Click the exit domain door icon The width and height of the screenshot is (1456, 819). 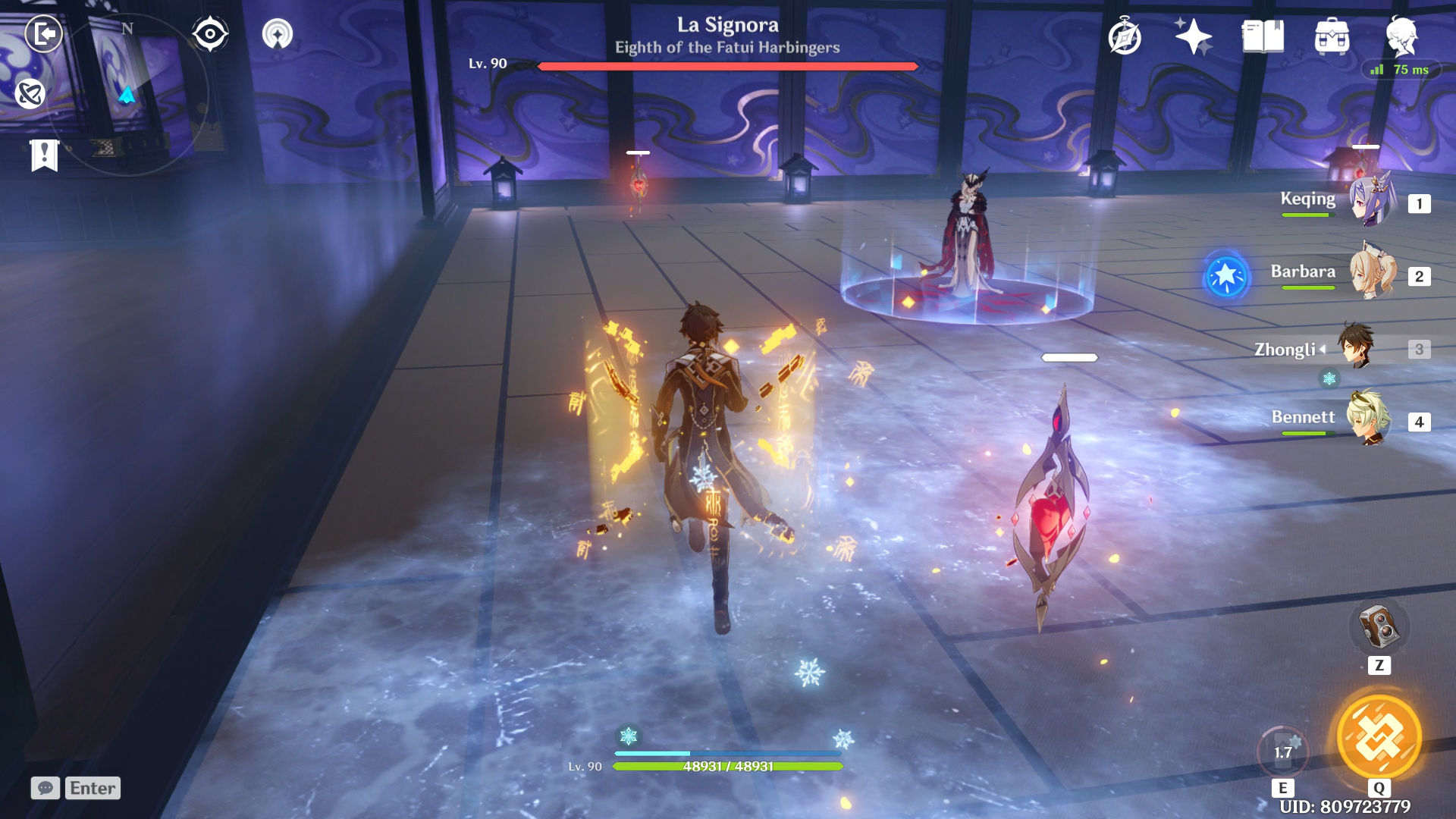pyautogui.click(x=44, y=34)
